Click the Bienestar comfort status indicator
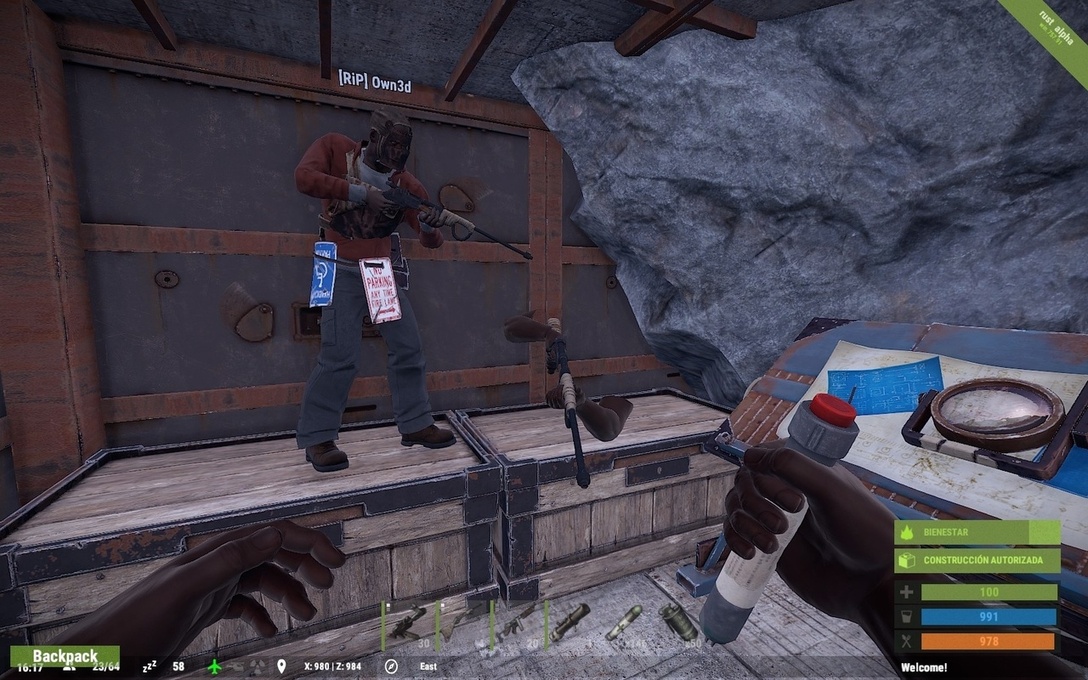 click(x=976, y=533)
